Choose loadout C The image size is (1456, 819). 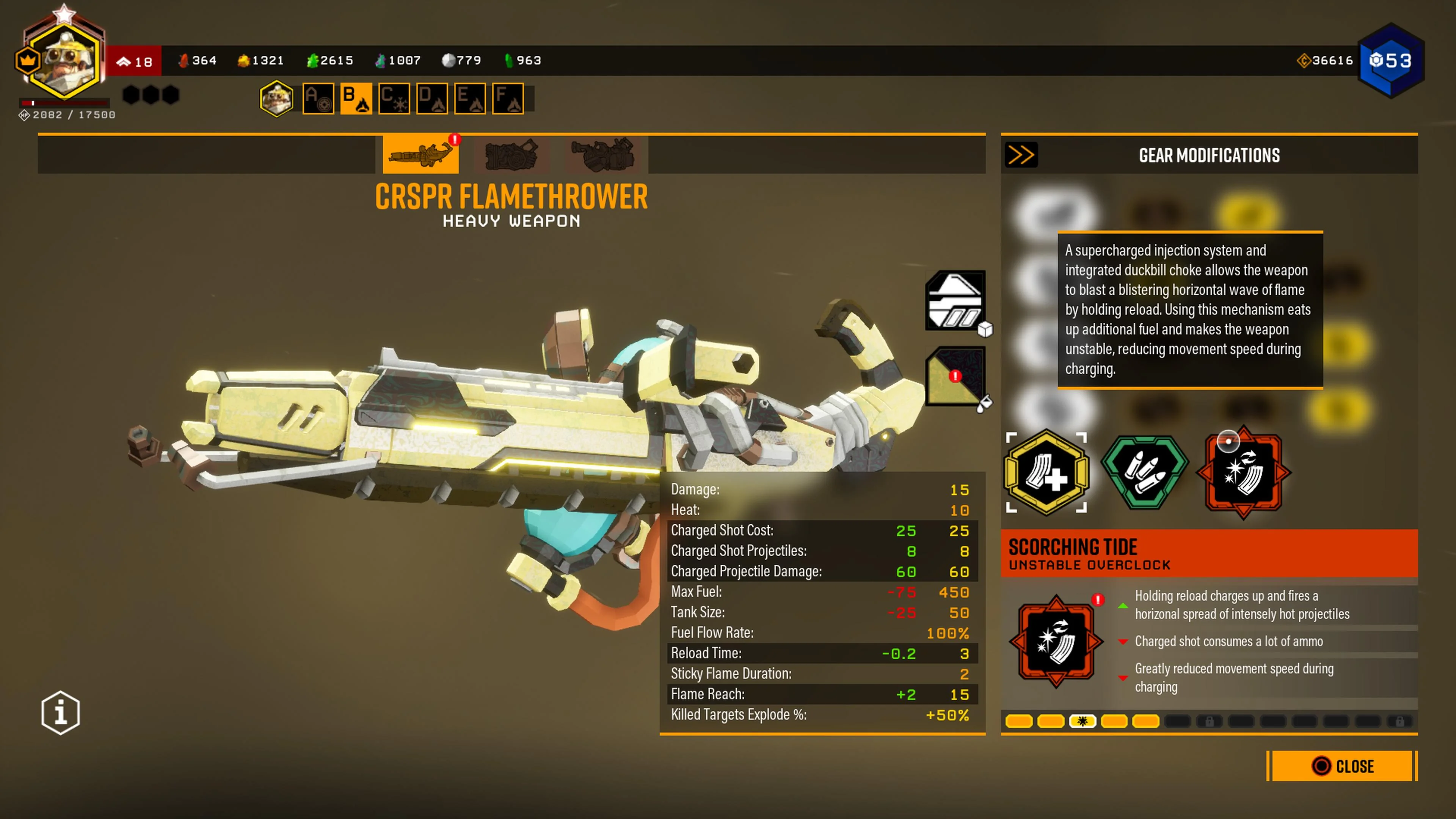point(394,99)
